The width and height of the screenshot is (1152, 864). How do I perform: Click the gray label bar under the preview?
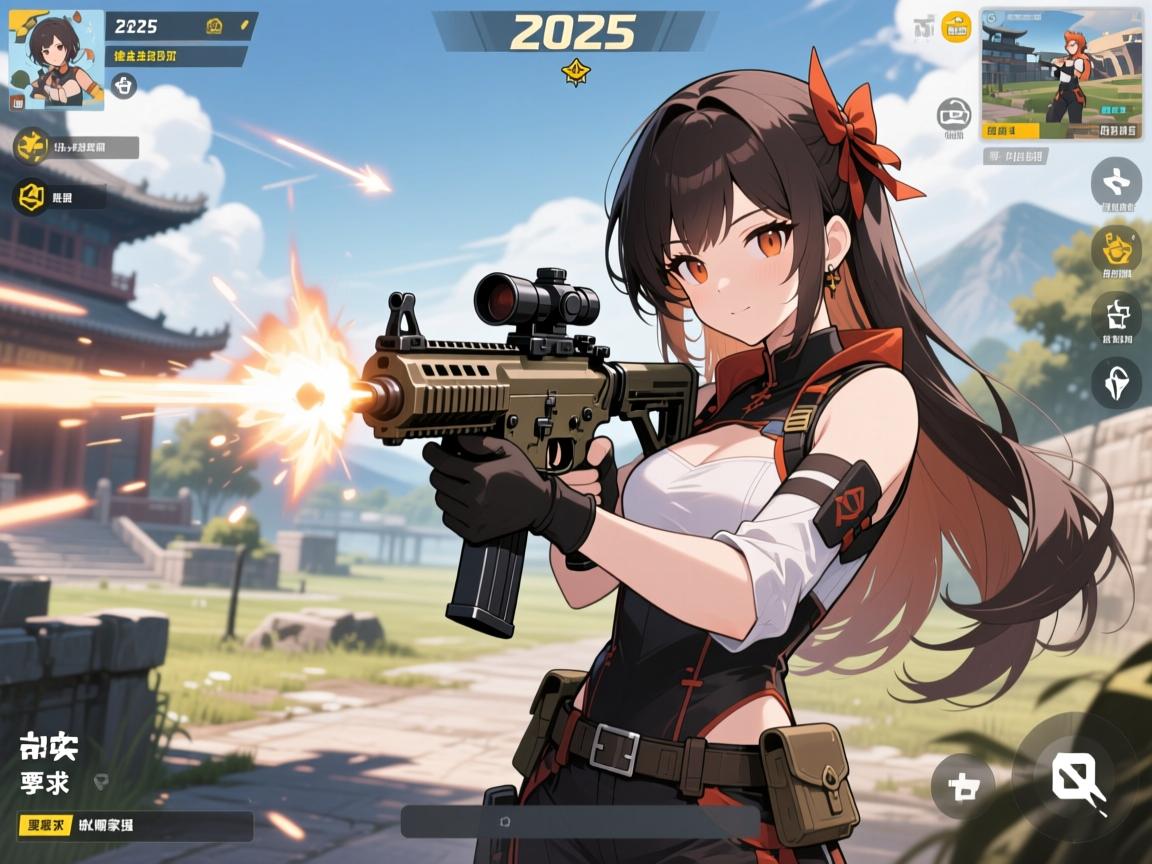(1014, 156)
